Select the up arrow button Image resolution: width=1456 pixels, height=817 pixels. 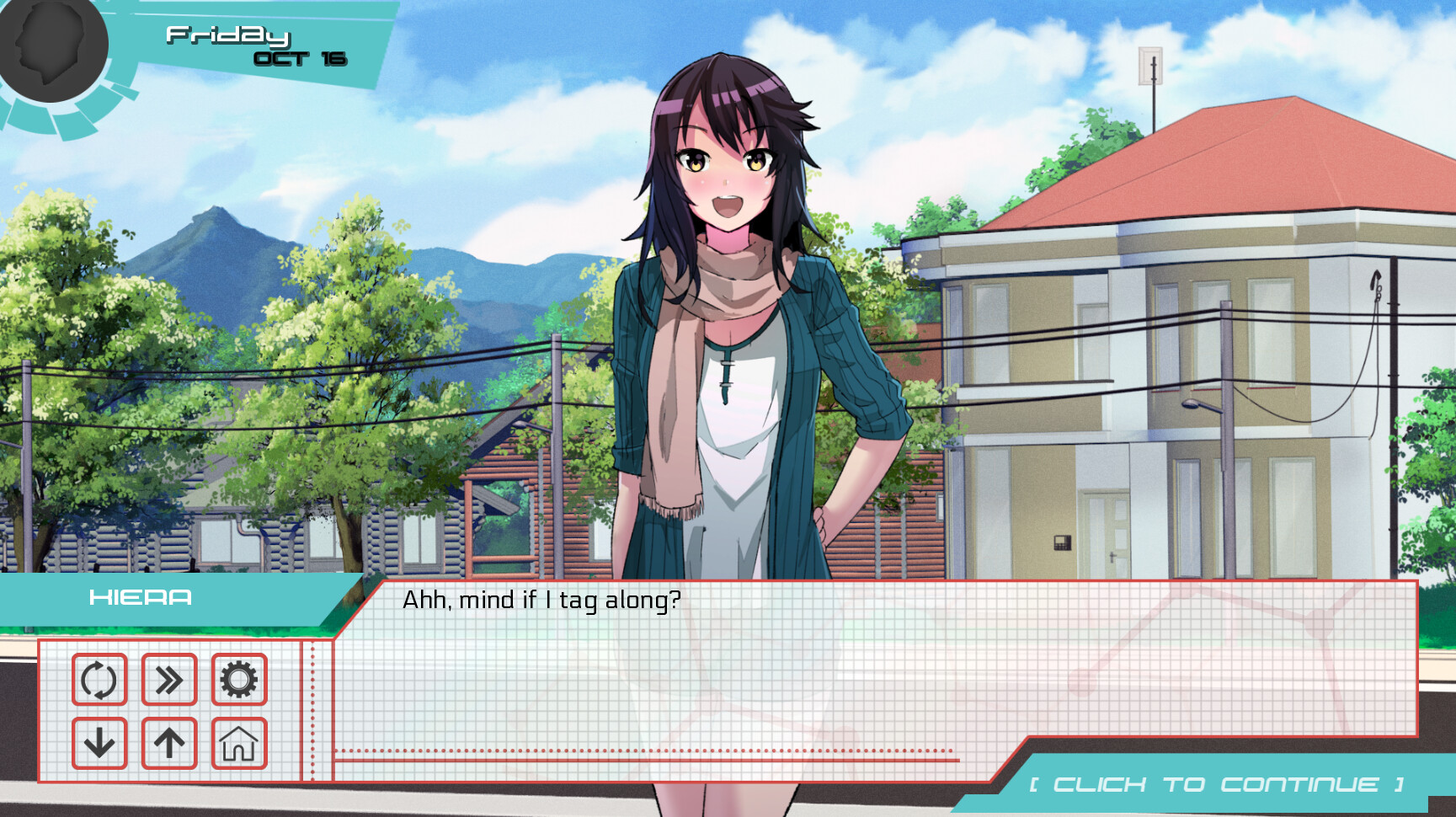(169, 743)
